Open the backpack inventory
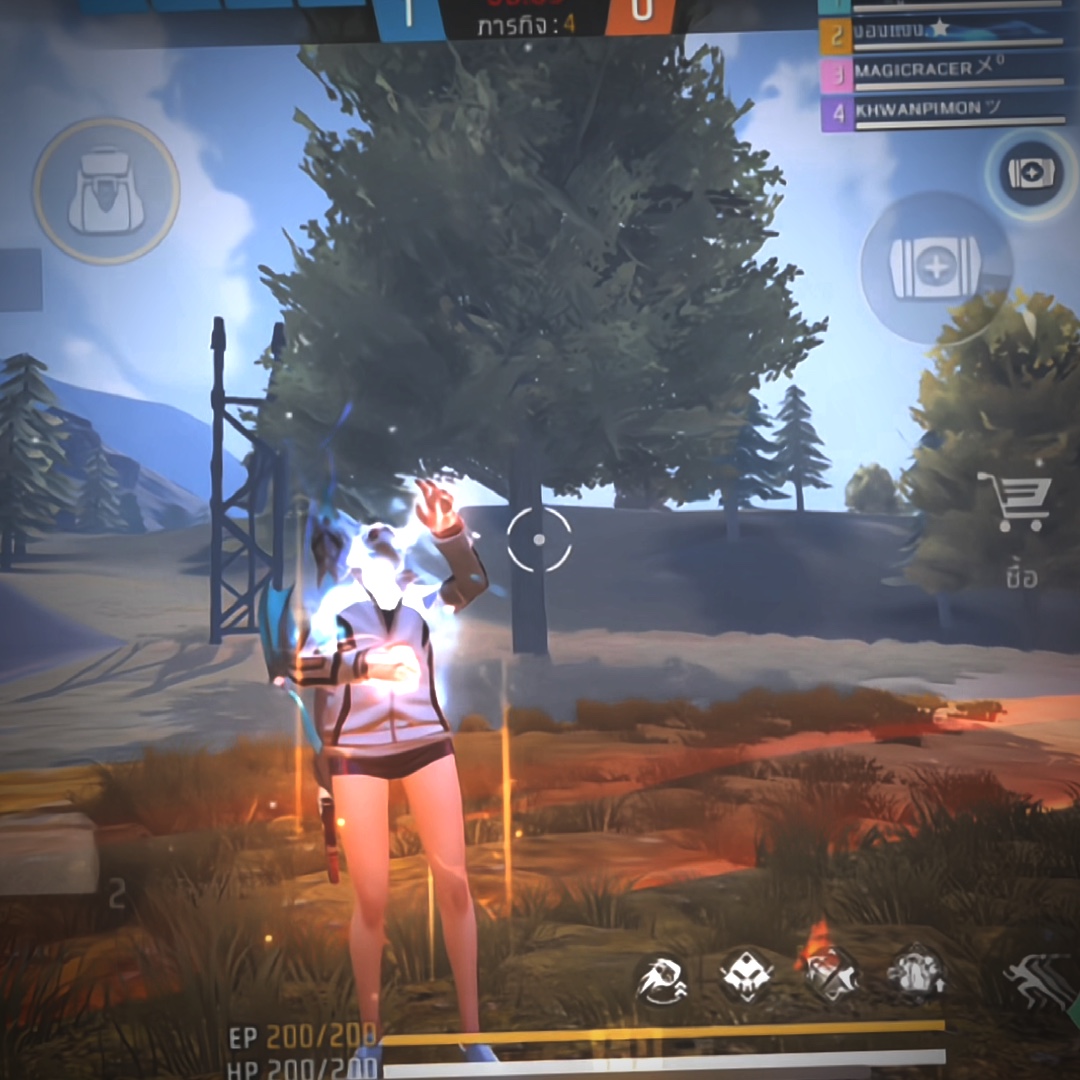The width and height of the screenshot is (1080, 1080). point(106,191)
